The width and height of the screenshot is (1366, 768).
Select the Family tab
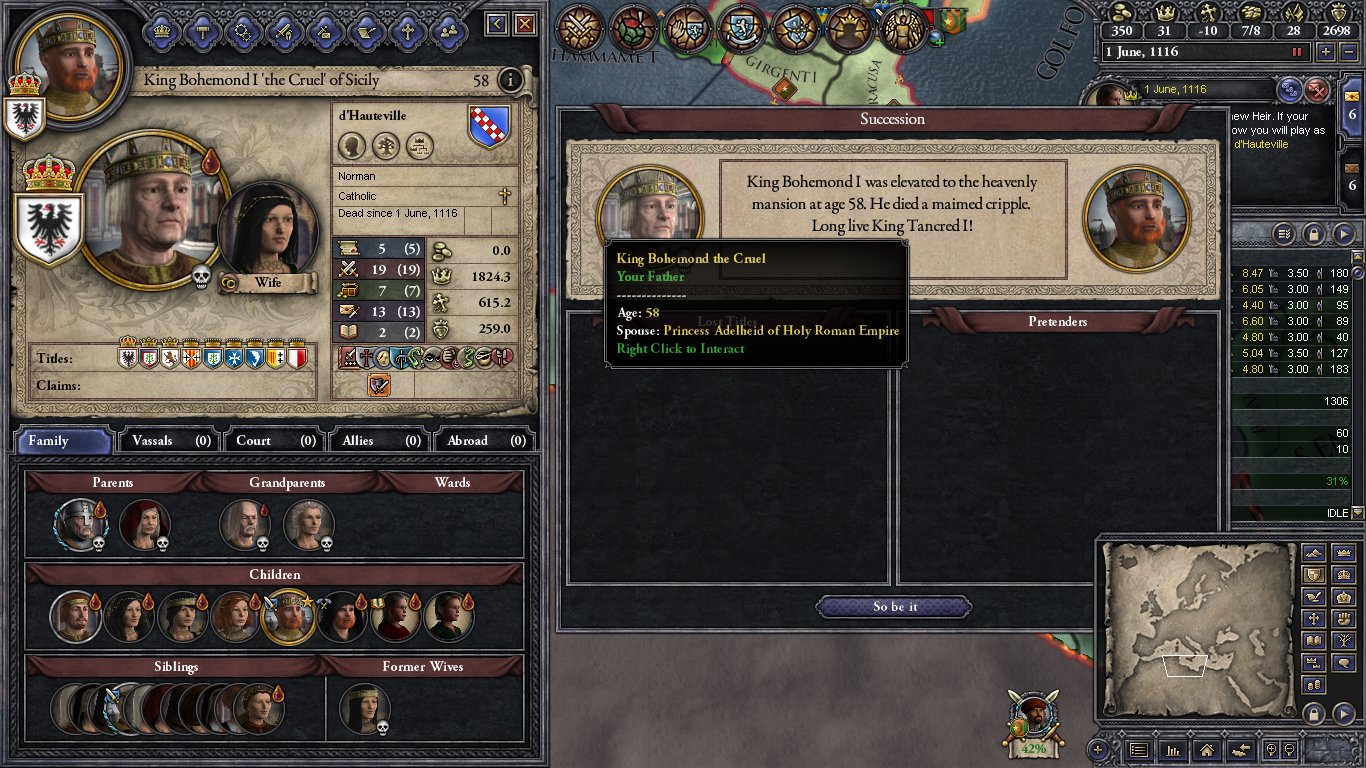point(62,440)
